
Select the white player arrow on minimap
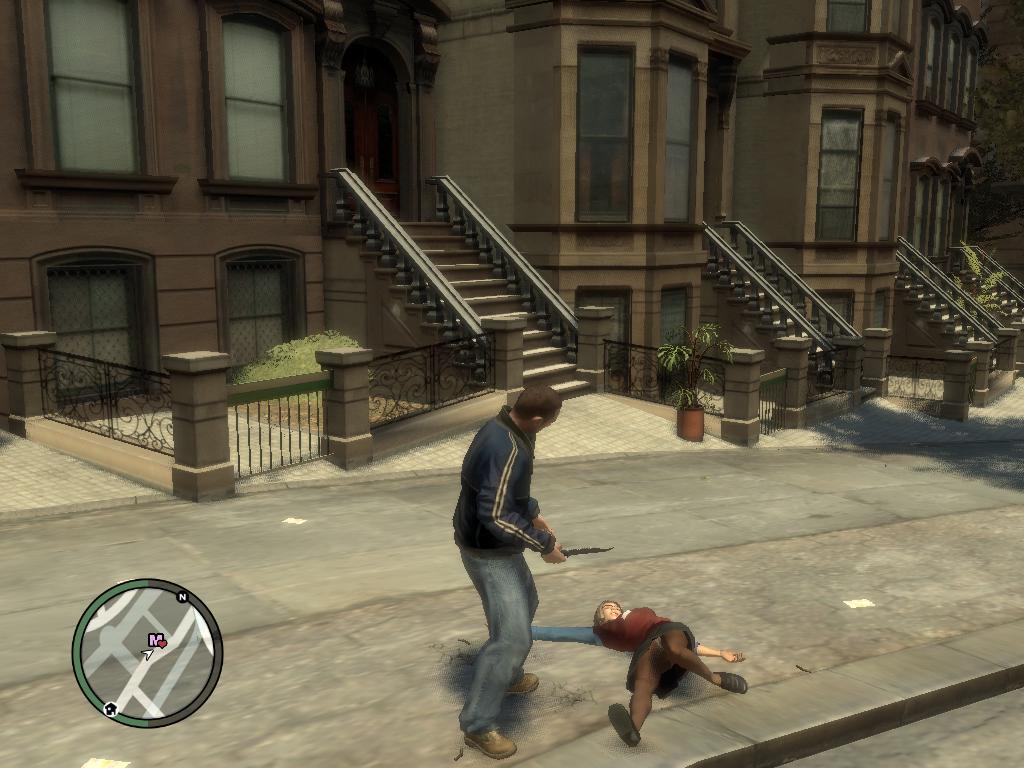pyautogui.click(x=148, y=655)
